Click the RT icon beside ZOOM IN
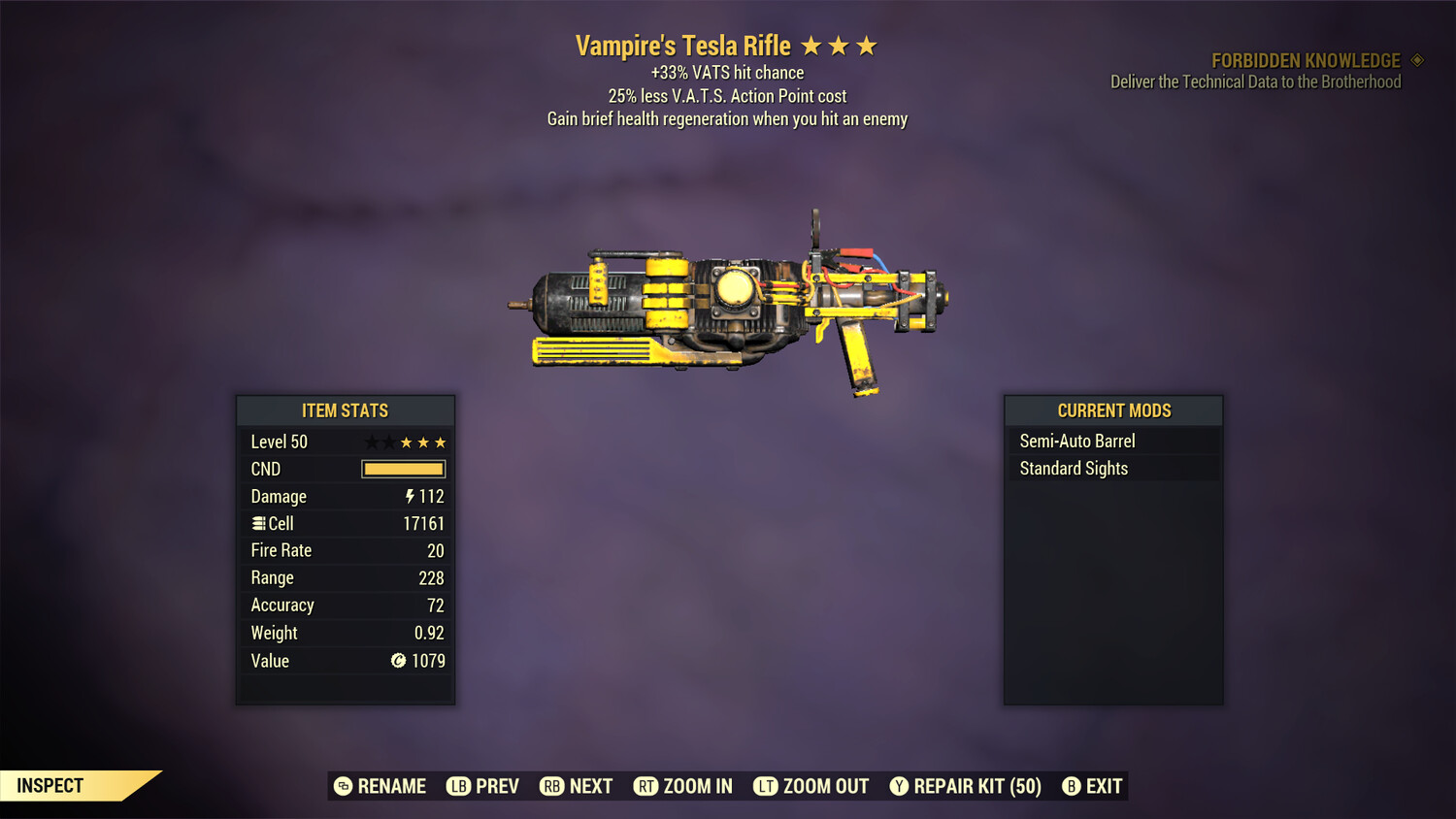This screenshot has width=1456, height=819. coord(645,786)
